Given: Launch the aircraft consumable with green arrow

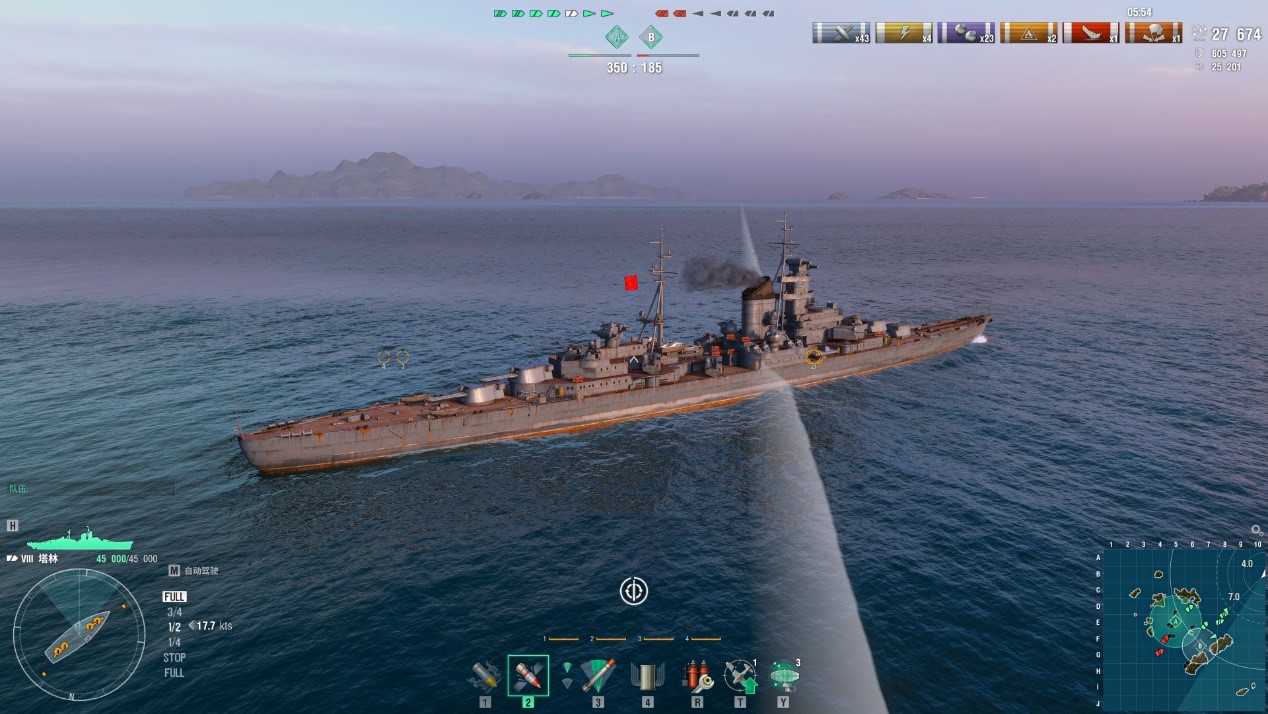Looking at the screenshot, I should (740, 676).
